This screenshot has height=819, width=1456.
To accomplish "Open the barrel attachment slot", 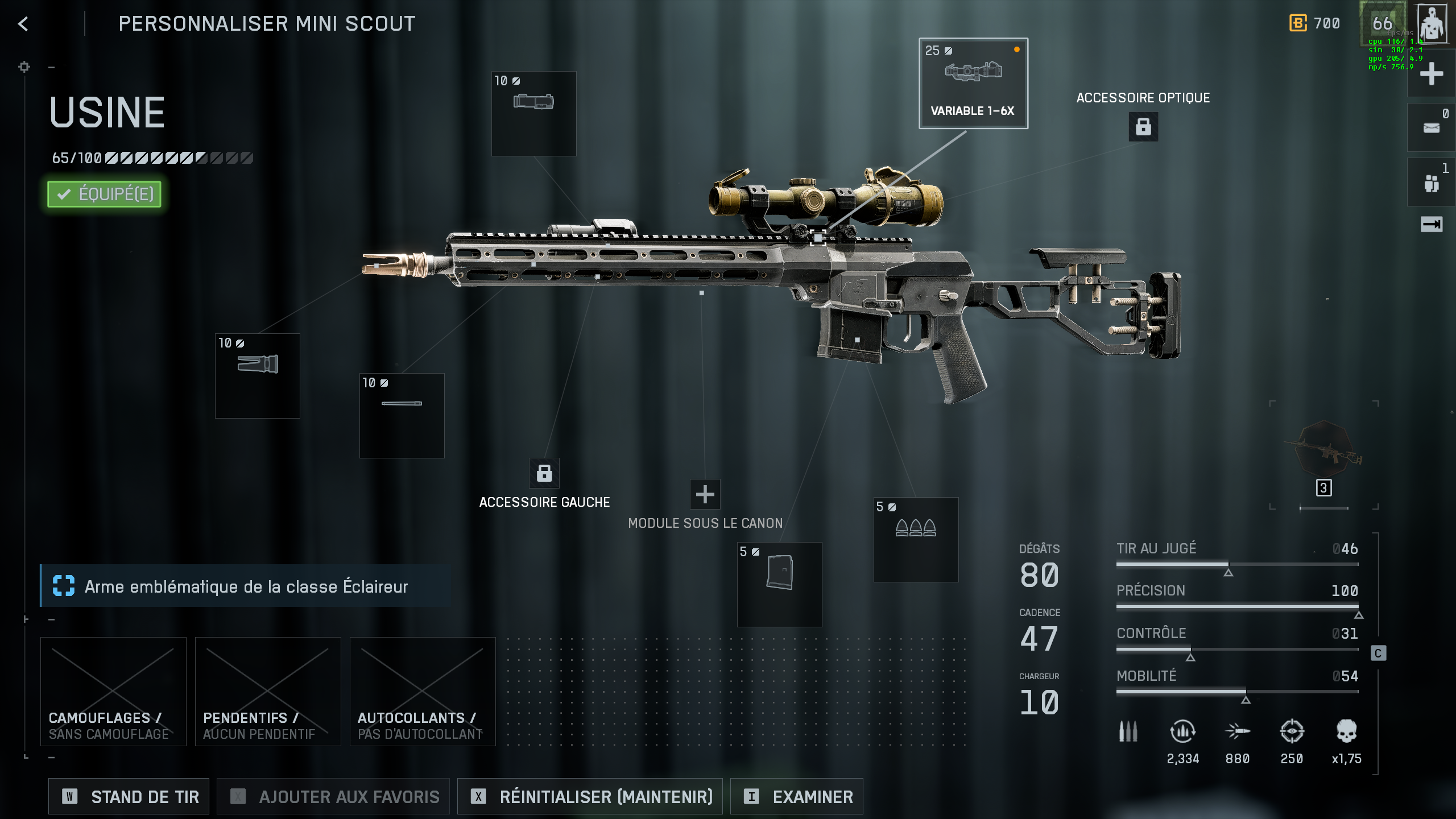I will (402, 415).
